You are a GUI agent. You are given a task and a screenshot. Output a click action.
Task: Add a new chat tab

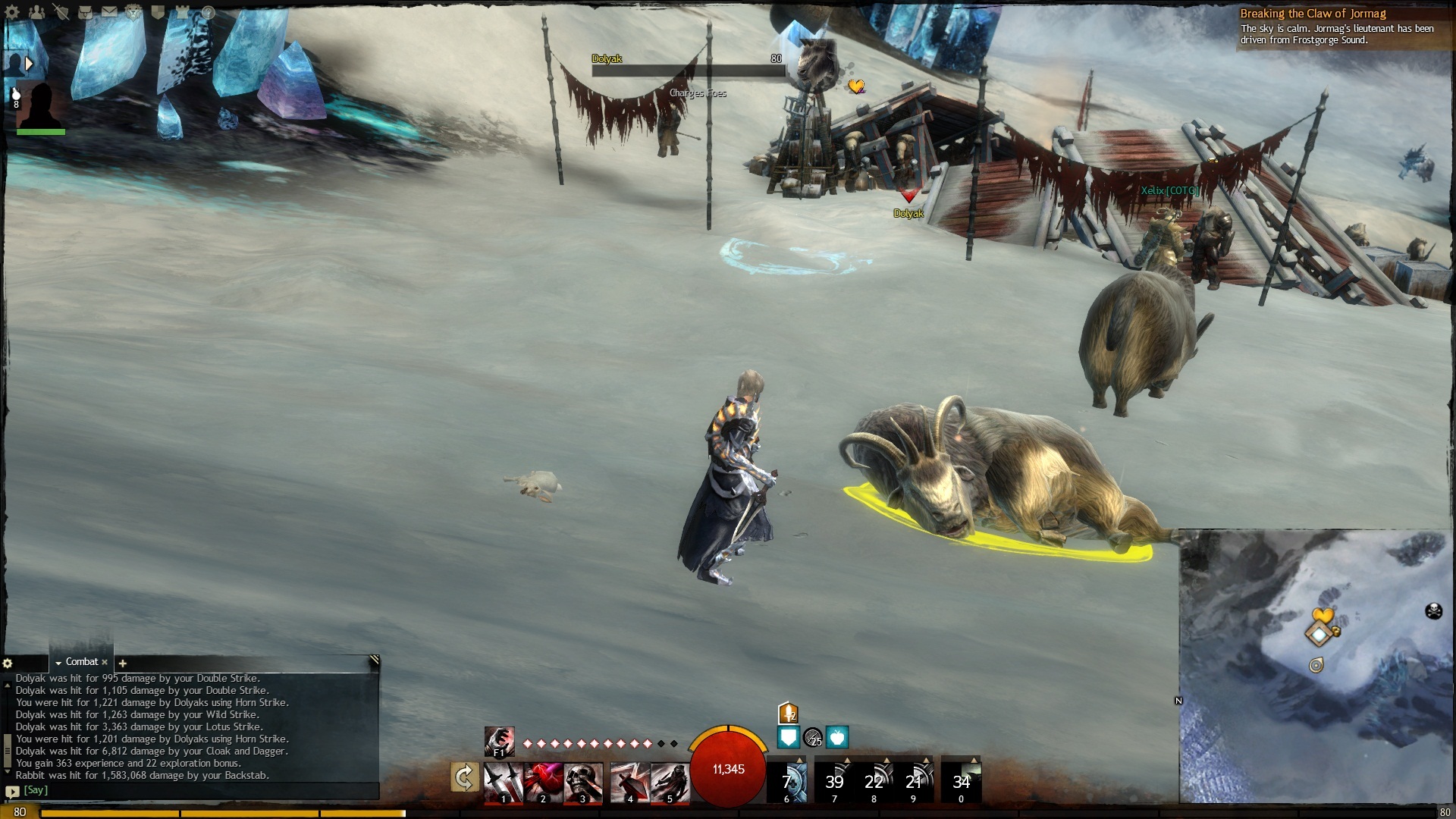click(123, 664)
